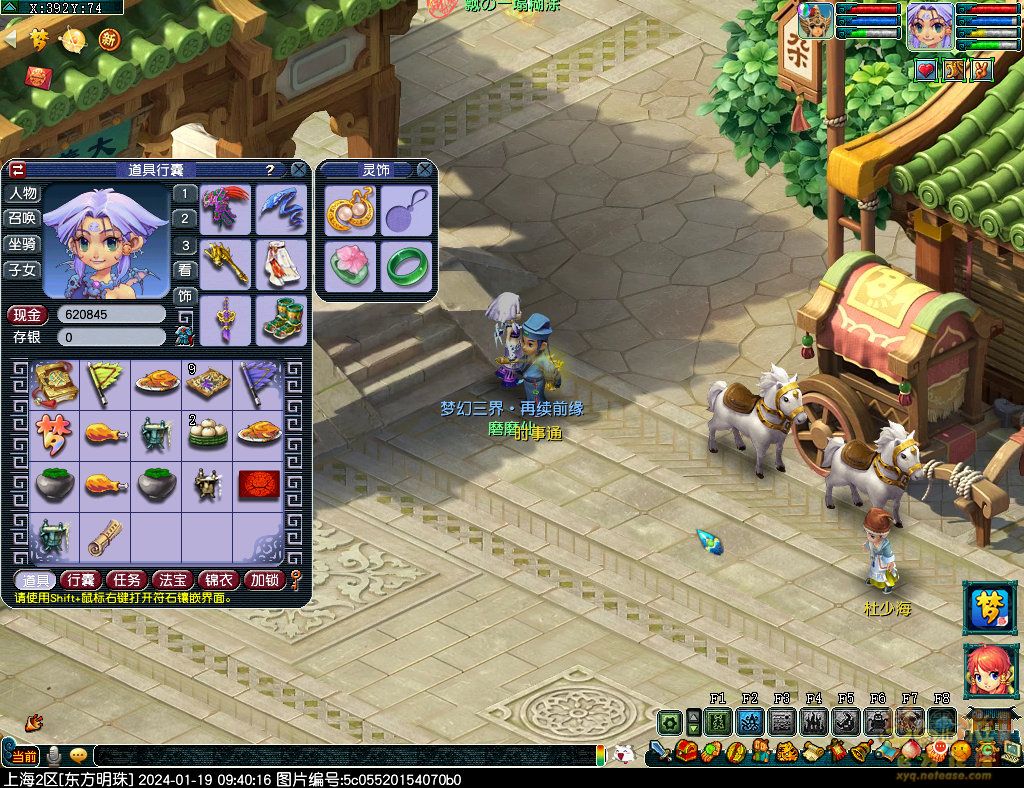Click the treasure chest icon in bottom toolbar
Image resolution: width=1024 pixels, height=788 pixels.
click(x=686, y=750)
